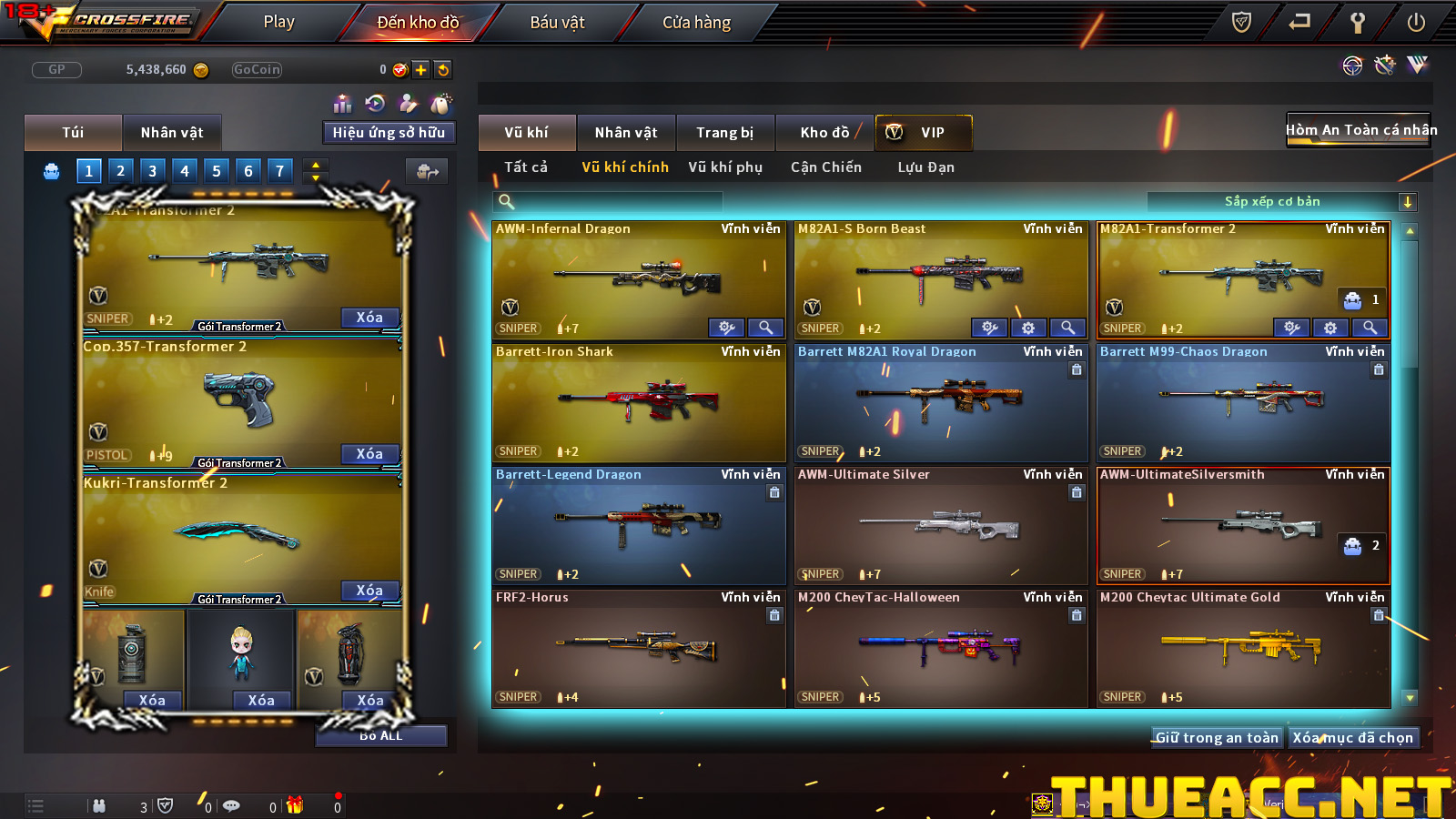
Task: Open the Play menu
Action: point(278,22)
